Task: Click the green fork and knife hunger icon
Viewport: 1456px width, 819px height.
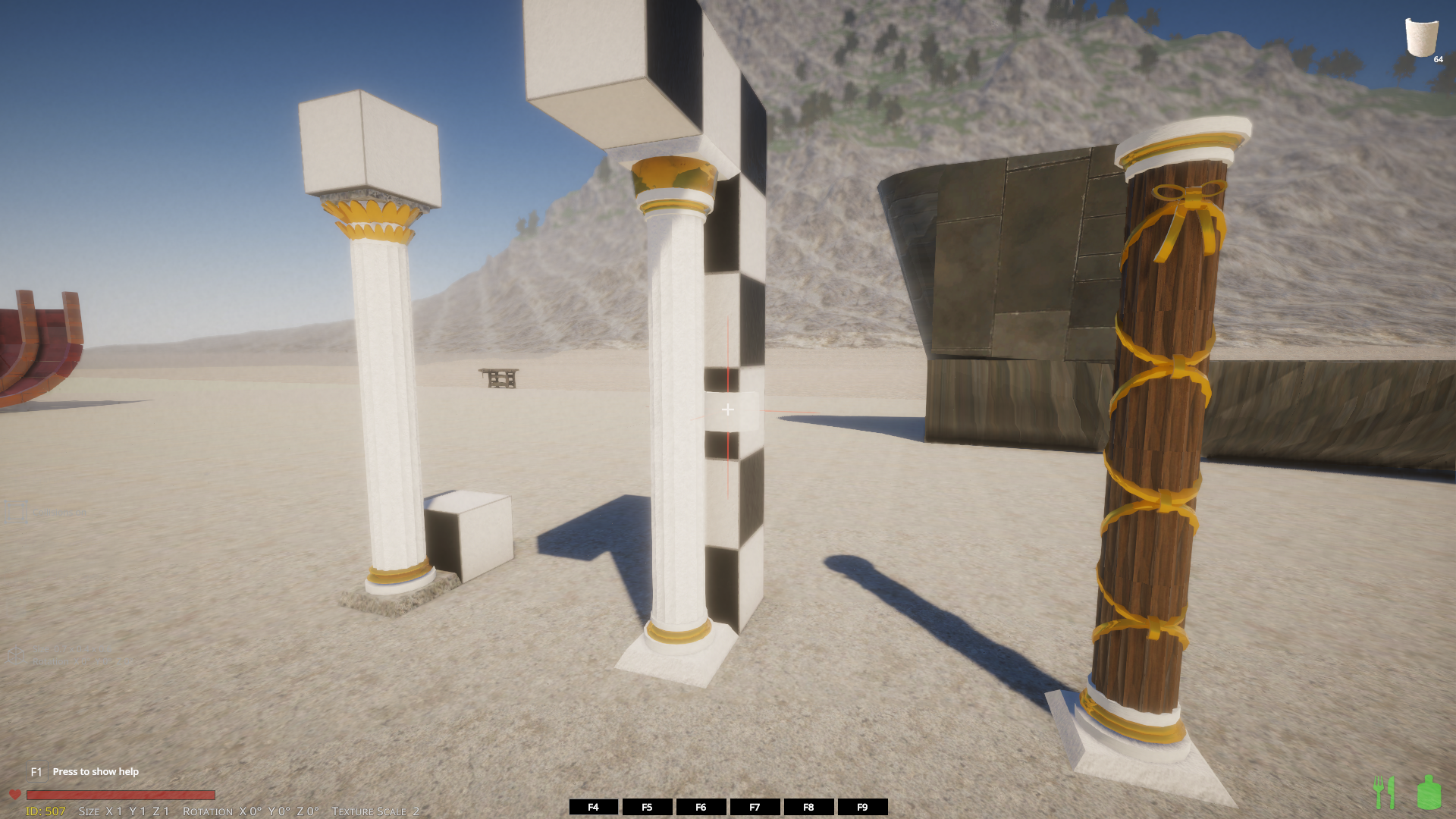Action: (x=1385, y=792)
